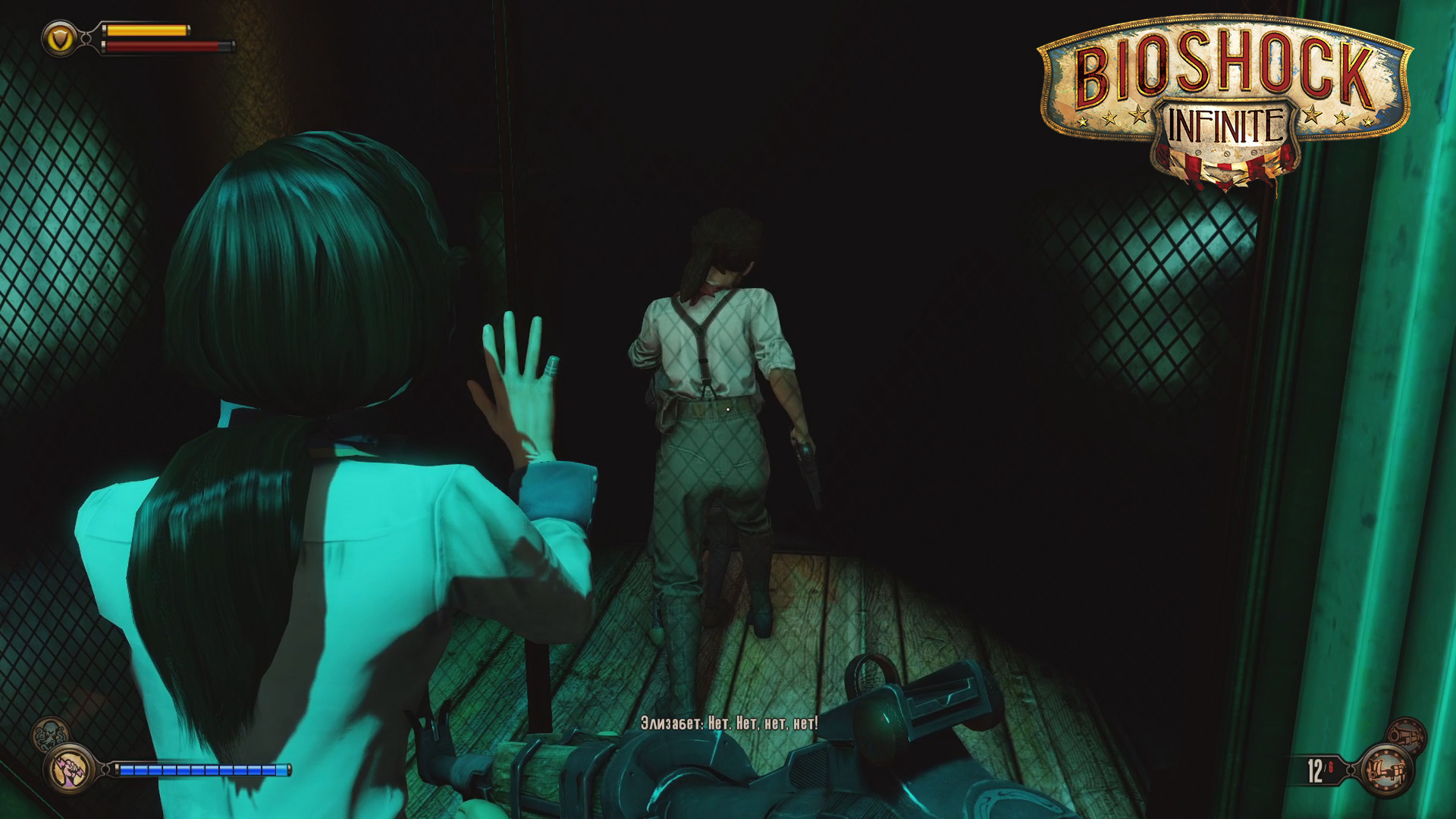
Task: Expand the hinge between ammo counter and weapon icon
Action: pos(1351,770)
